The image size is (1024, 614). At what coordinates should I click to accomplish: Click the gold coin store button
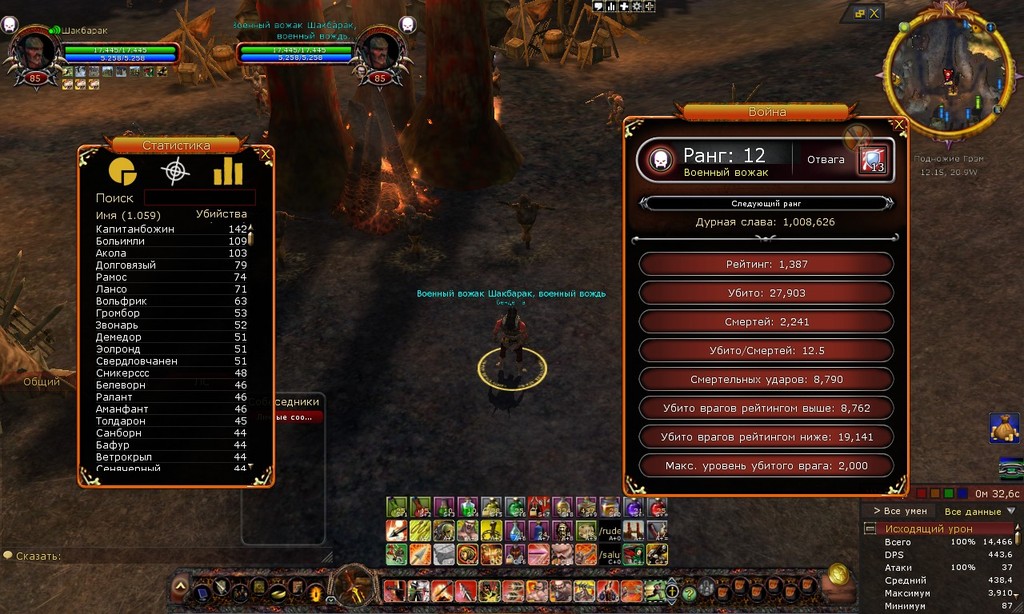(x=838, y=576)
